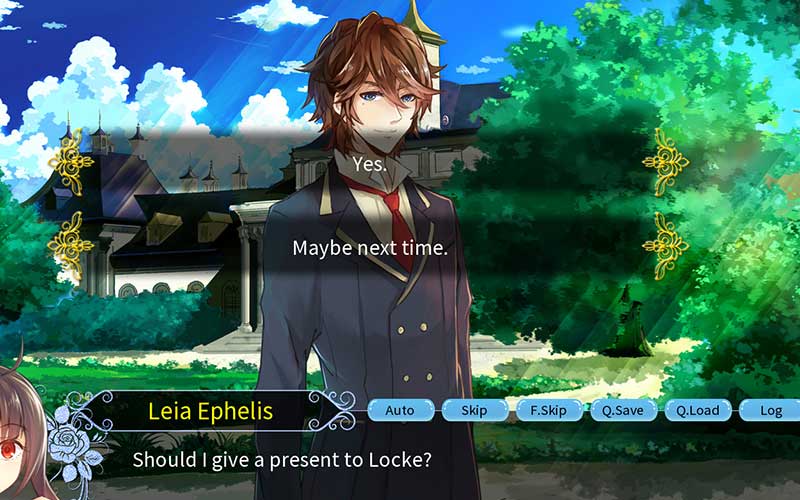Click the F.Skip fast-skip button
The image size is (800, 500).
coord(548,410)
